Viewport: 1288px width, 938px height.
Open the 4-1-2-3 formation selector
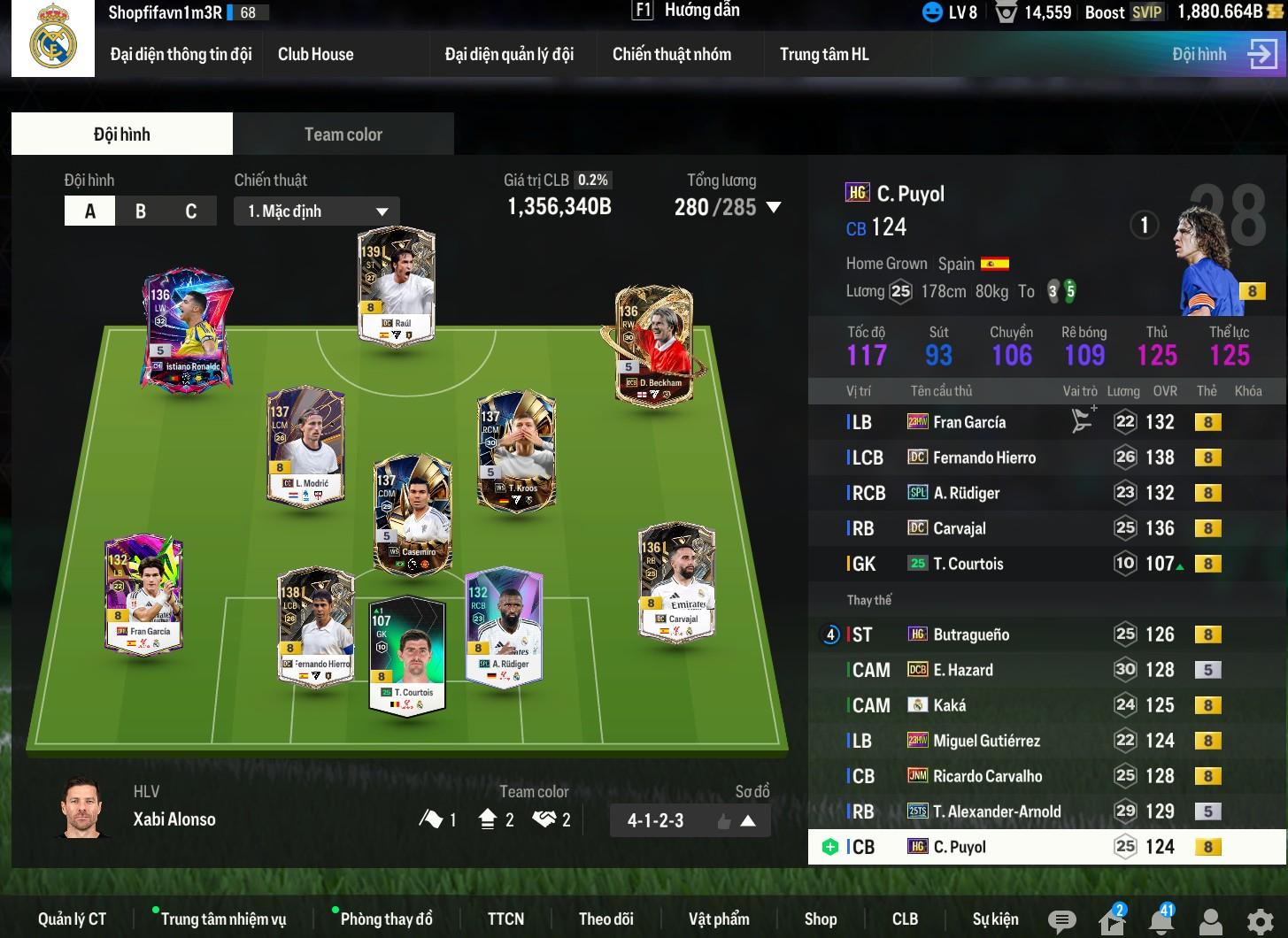coord(690,820)
